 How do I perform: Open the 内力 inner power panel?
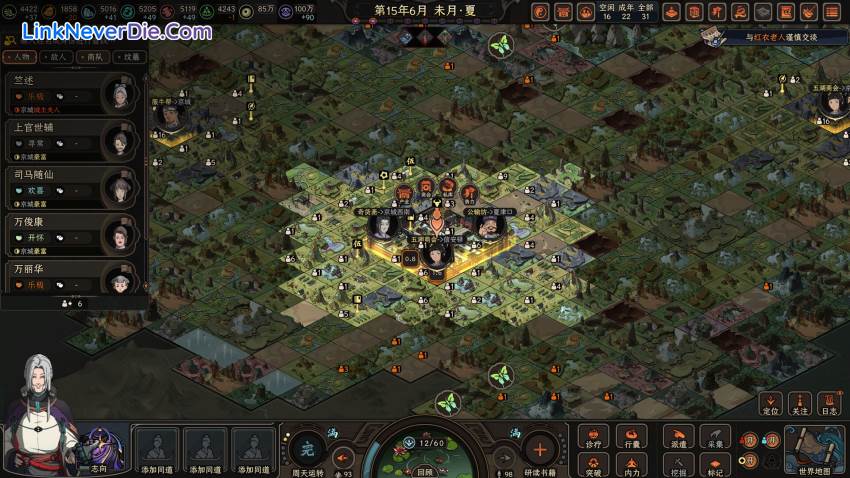click(632, 464)
